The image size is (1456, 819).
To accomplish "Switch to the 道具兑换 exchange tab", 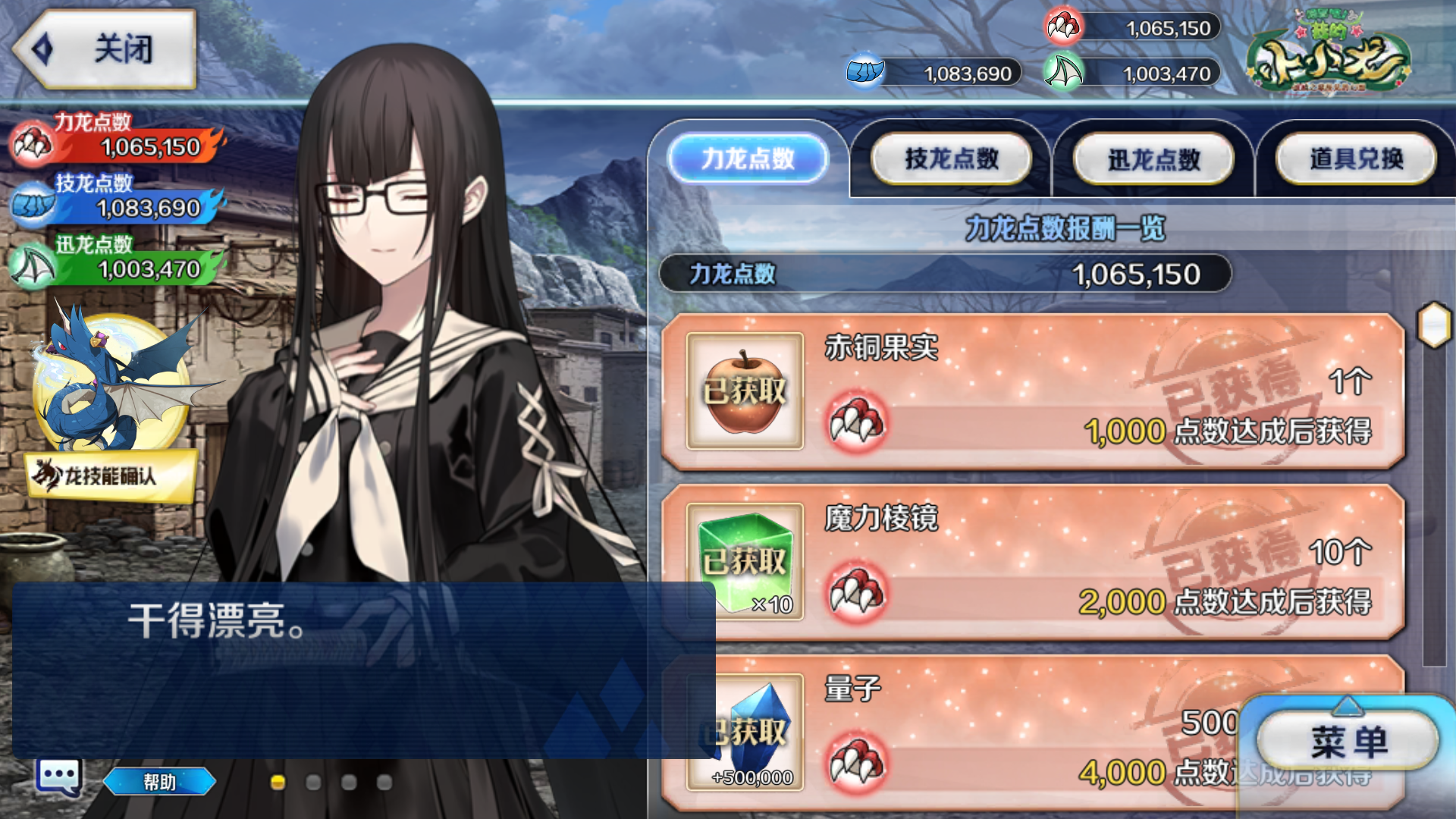I will [1356, 158].
